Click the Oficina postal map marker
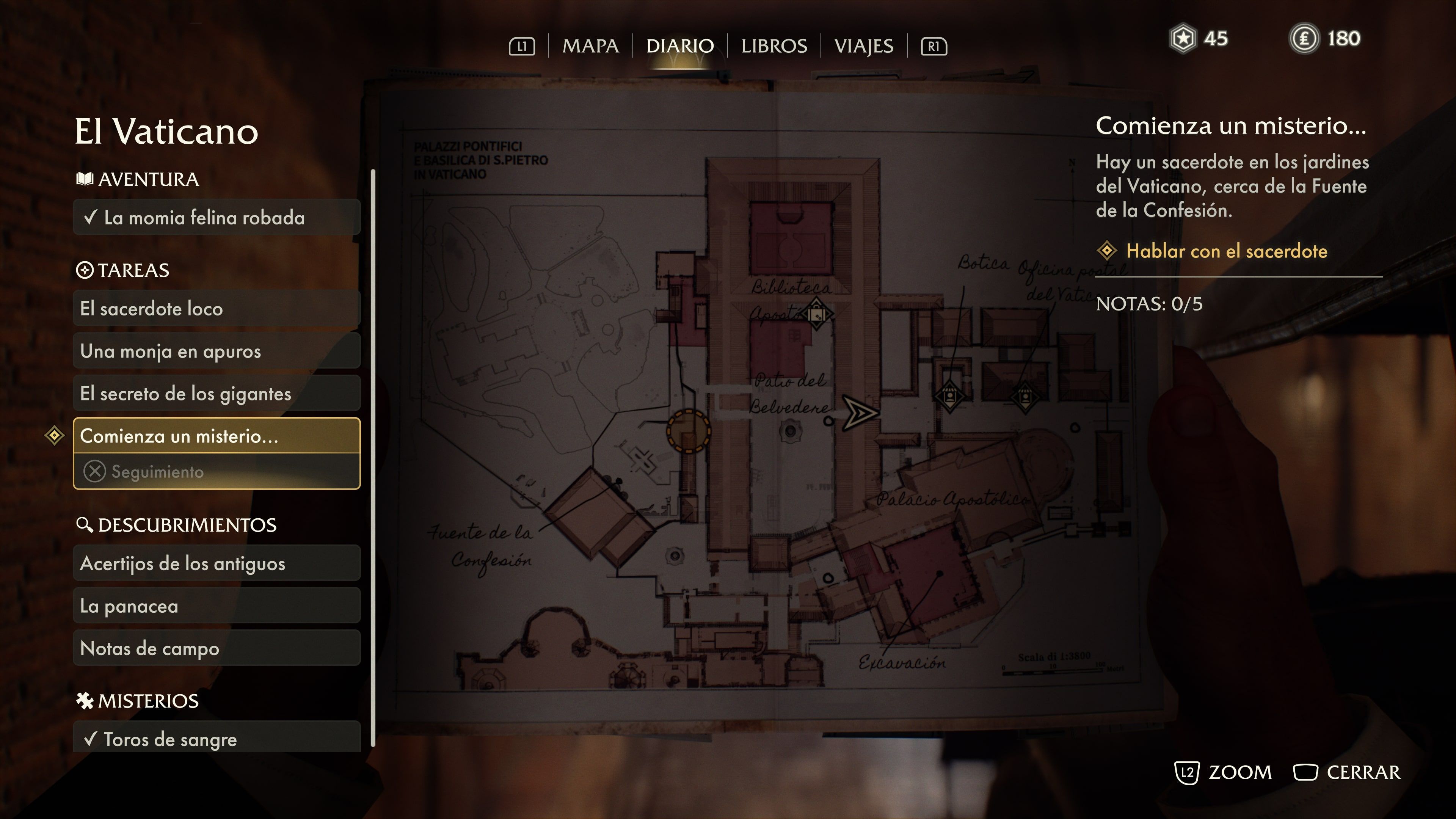 (1024, 395)
